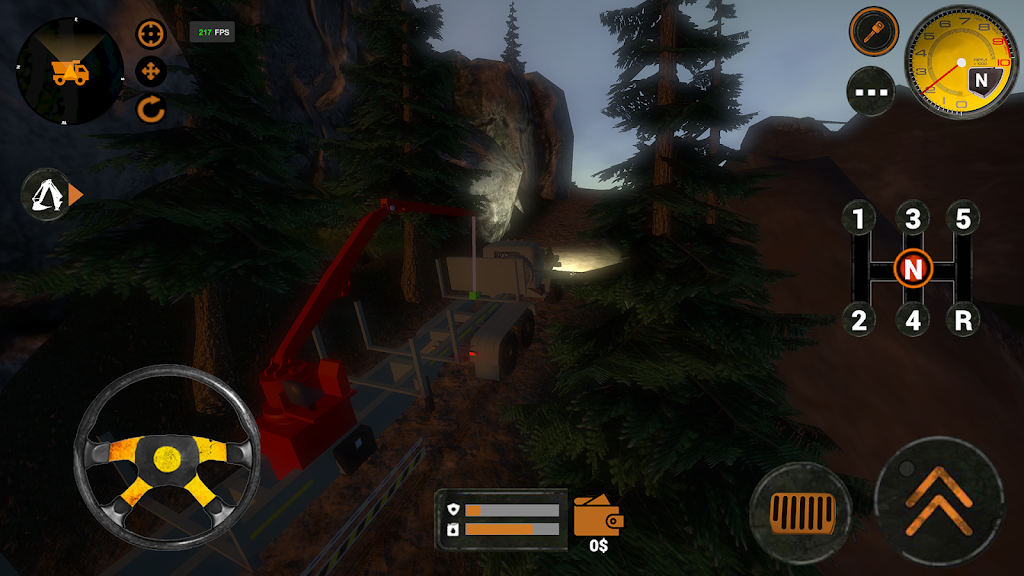Open the wallet money icon
The image size is (1024, 576).
pos(599,517)
